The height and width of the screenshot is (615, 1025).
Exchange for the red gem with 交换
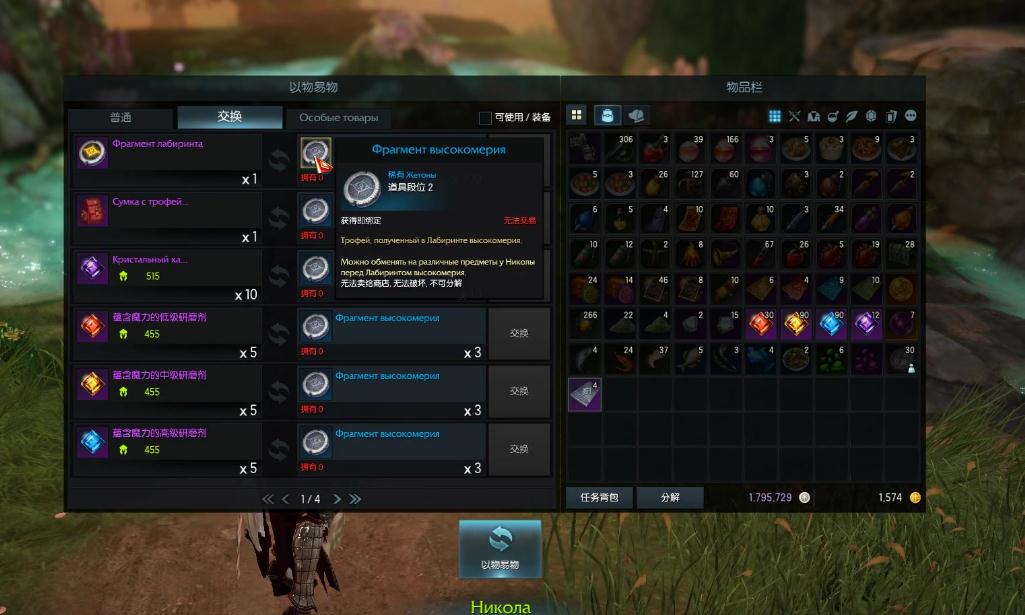click(x=518, y=334)
